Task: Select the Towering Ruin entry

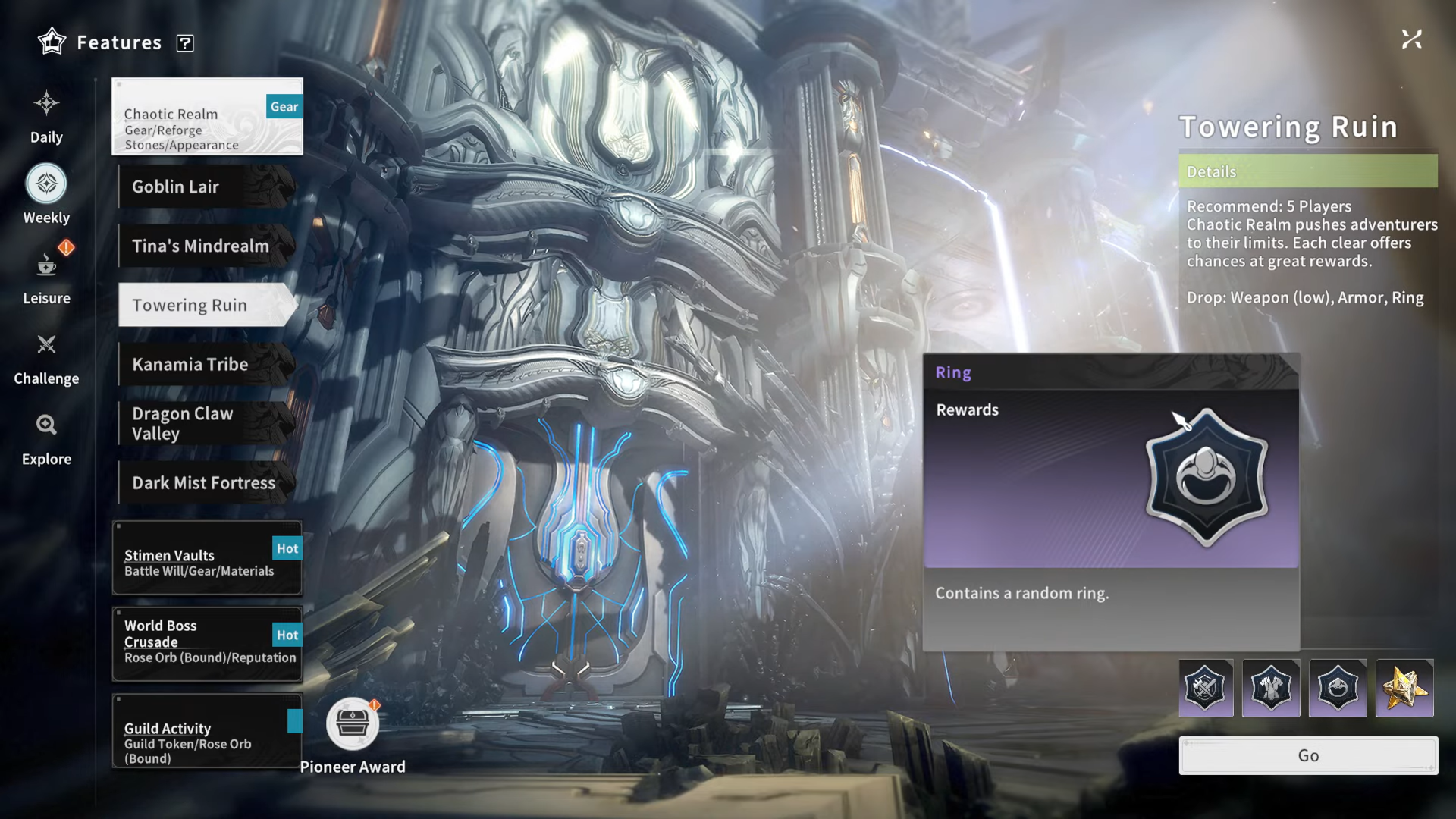Action: (206, 305)
